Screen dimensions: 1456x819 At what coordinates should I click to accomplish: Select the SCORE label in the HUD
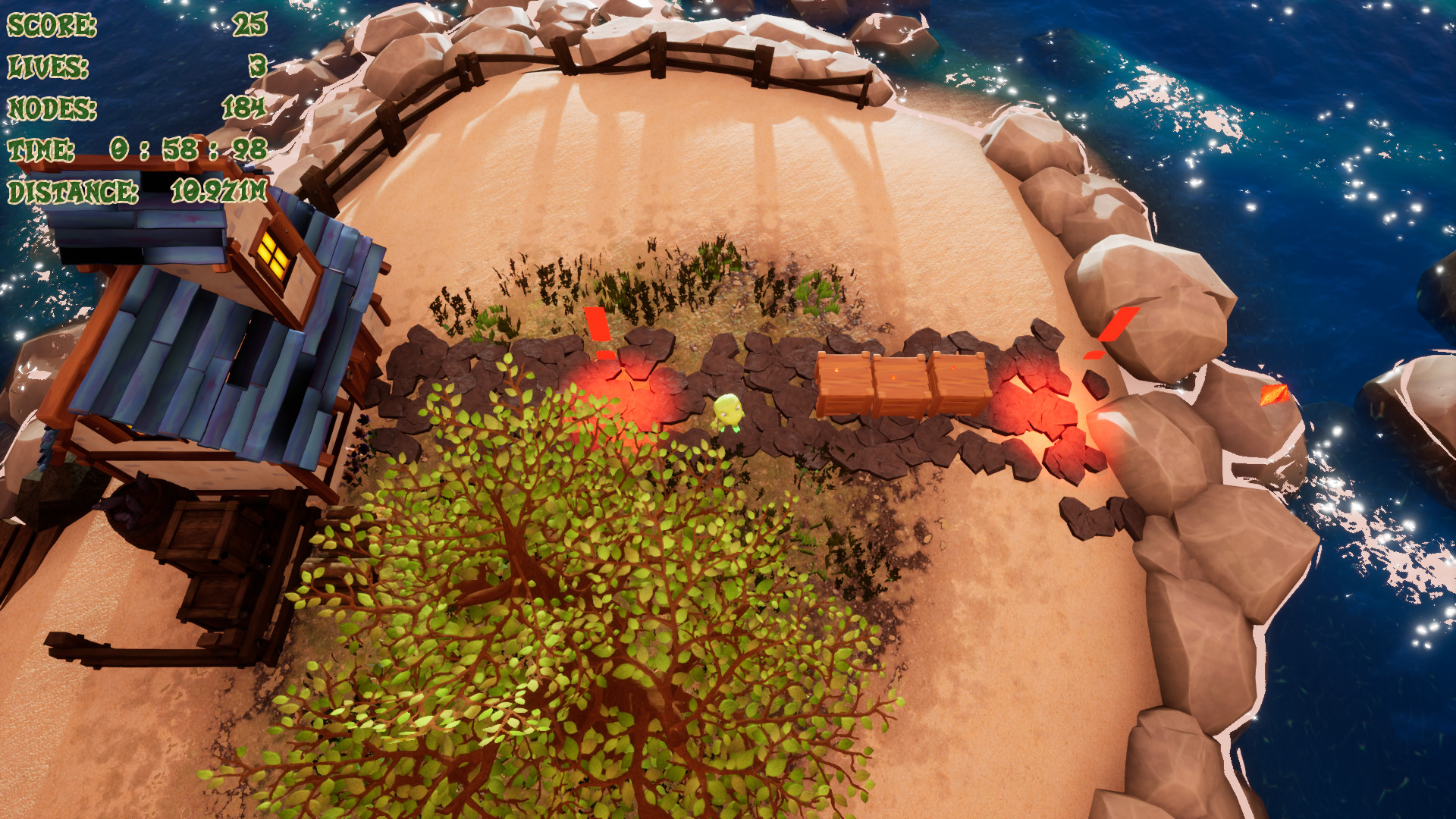coord(49,24)
